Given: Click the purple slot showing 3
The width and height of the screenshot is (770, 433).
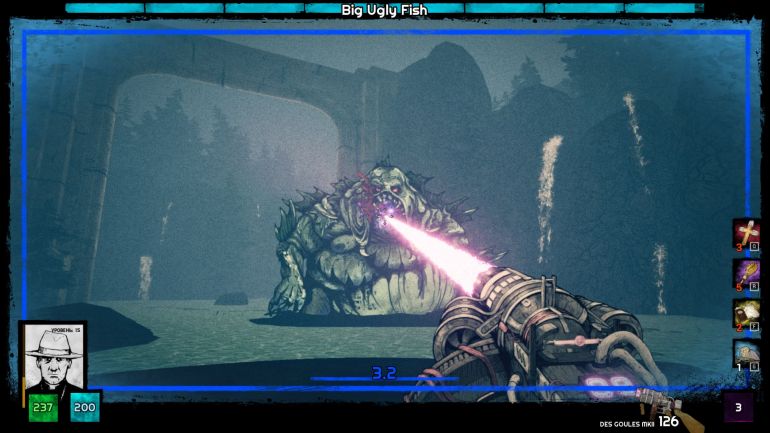Looking at the screenshot, I should click(x=738, y=407).
